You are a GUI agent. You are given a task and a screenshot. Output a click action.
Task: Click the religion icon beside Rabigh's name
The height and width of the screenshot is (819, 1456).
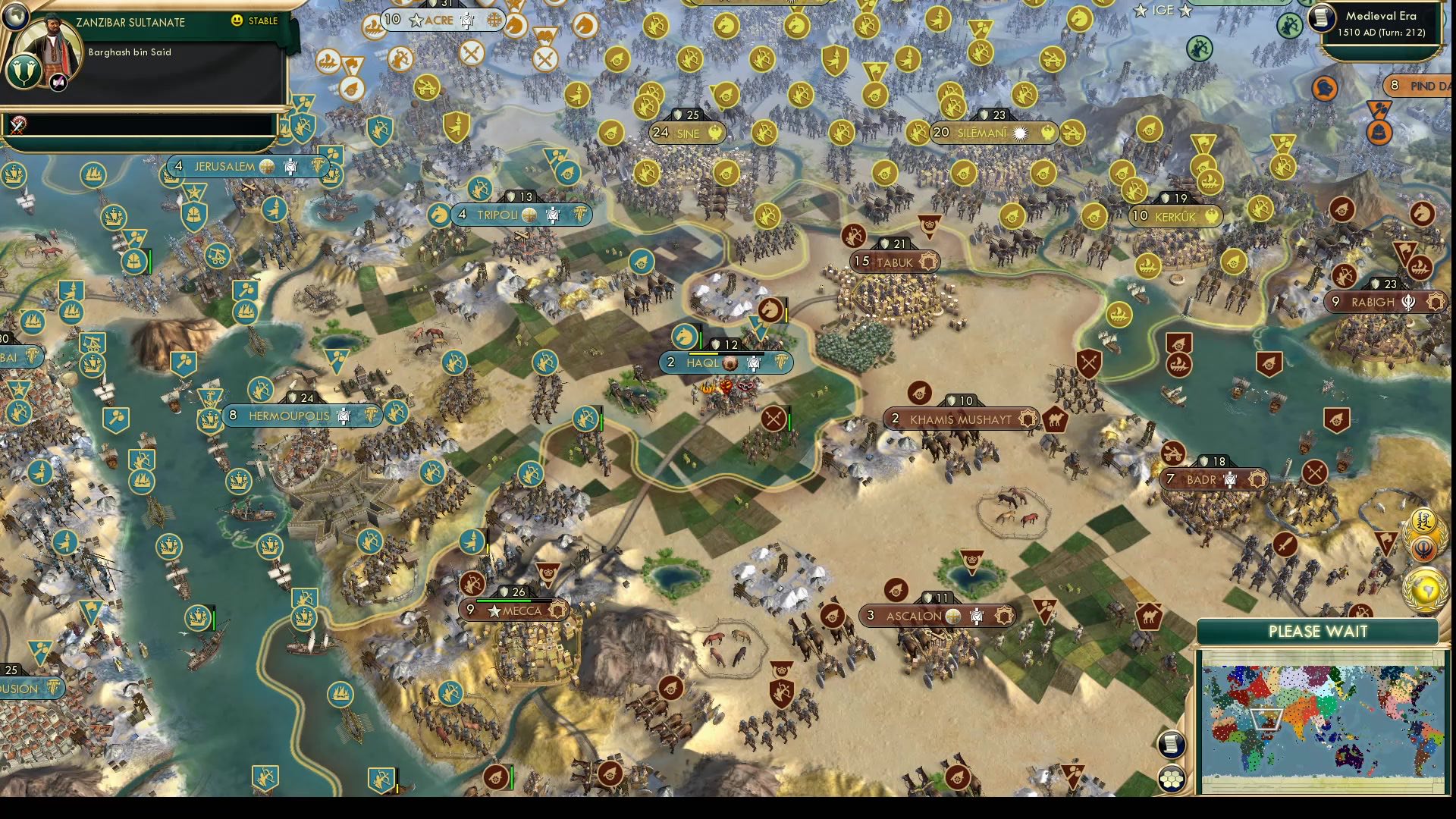click(x=1408, y=303)
